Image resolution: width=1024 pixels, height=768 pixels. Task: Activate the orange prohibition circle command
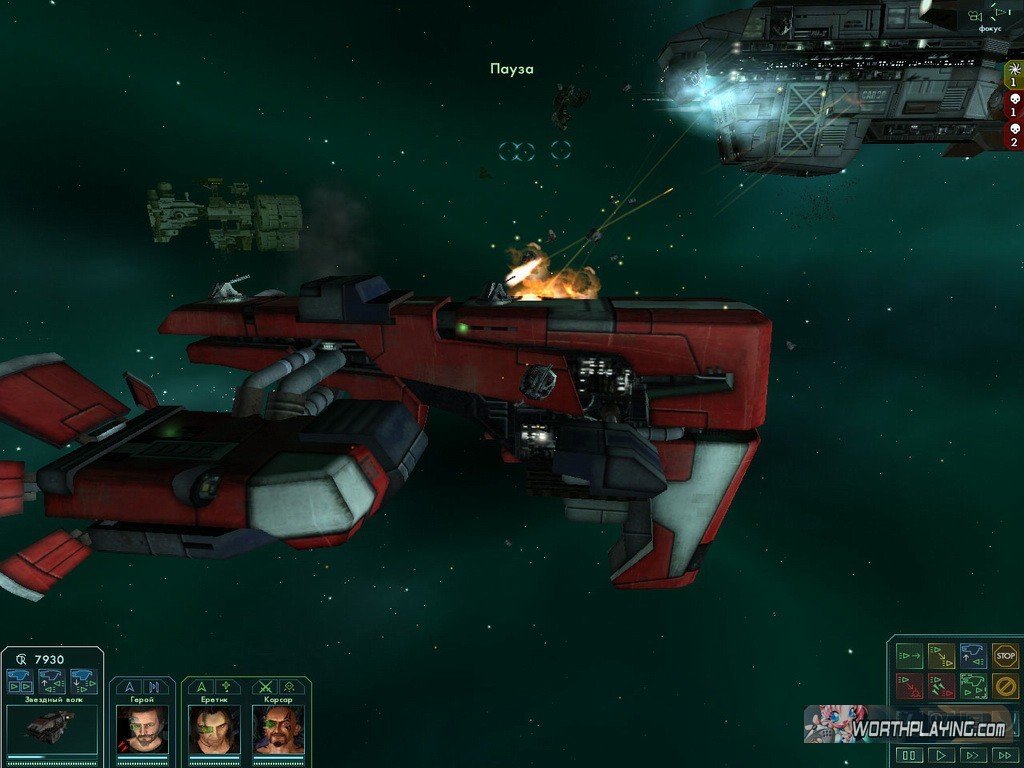[1005, 687]
